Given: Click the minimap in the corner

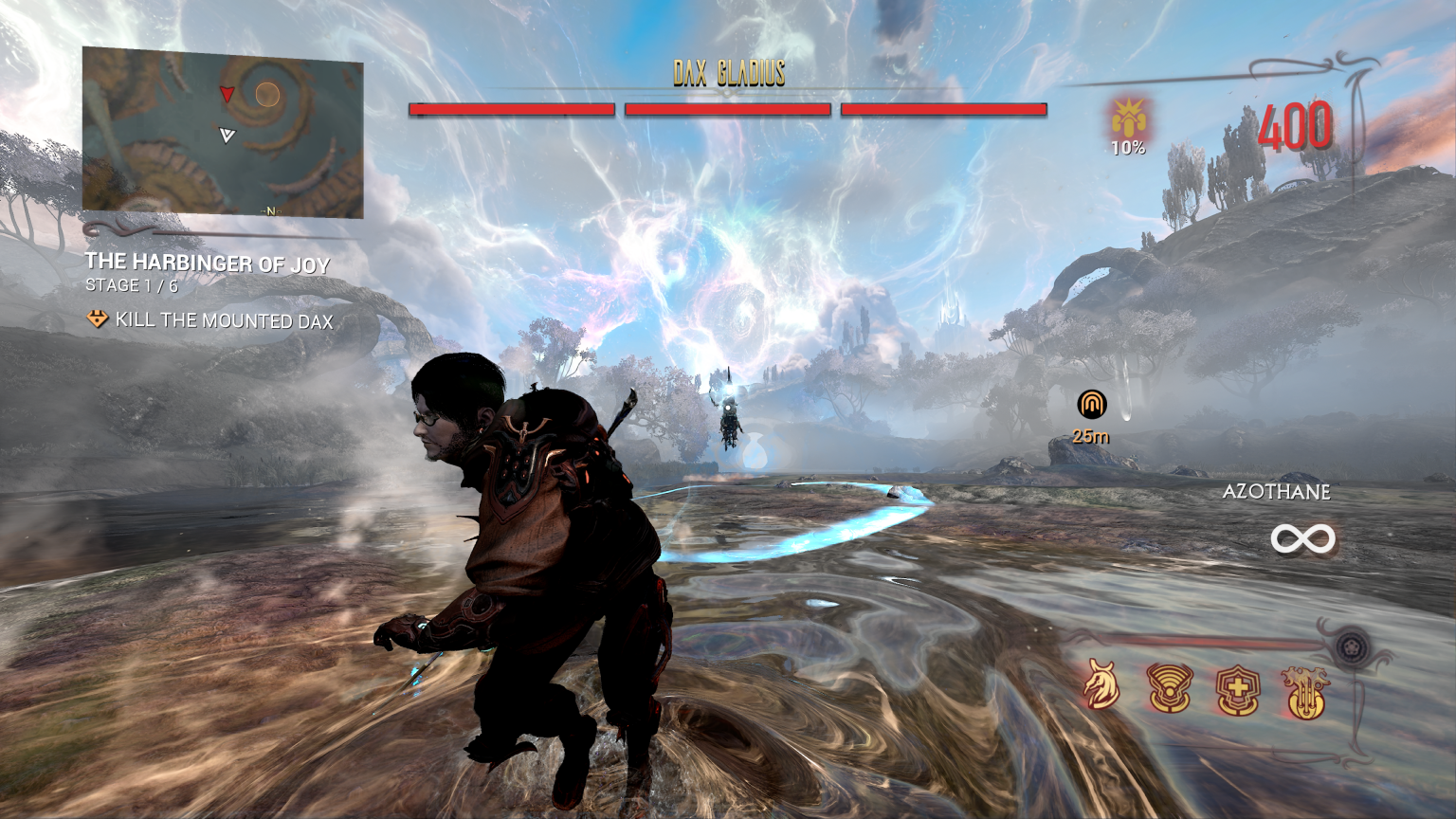Looking at the screenshot, I should click(x=223, y=133).
